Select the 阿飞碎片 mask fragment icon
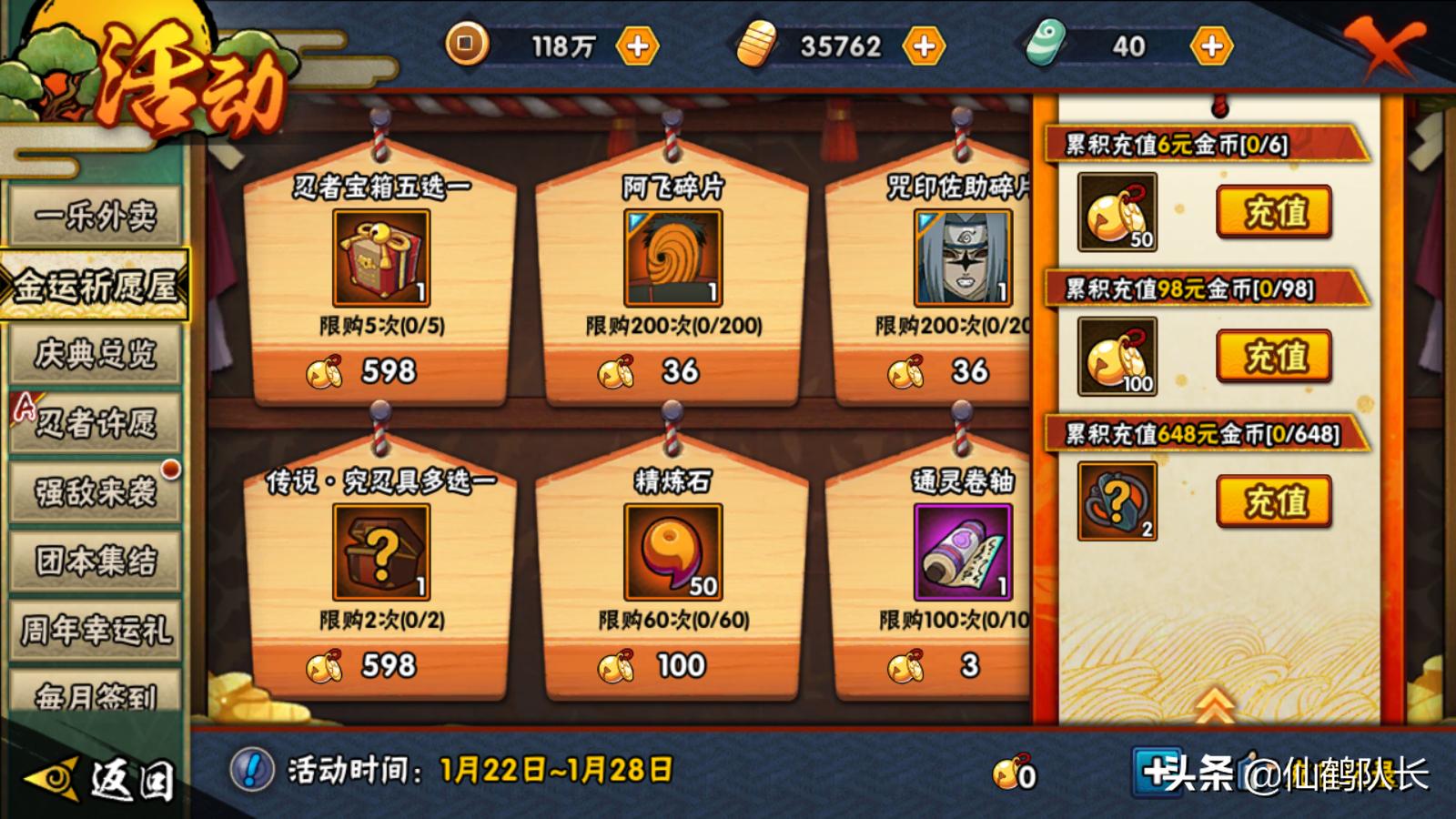 [x=673, y=257]
